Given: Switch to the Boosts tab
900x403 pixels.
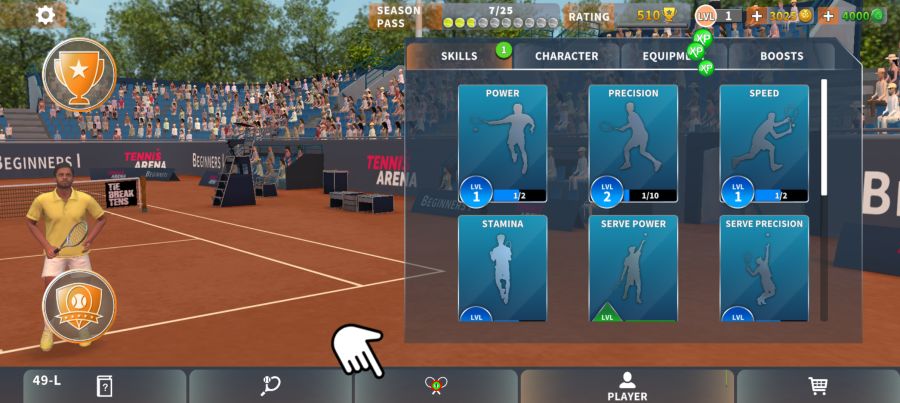Looking at the screenshot, I should [781, 56].
